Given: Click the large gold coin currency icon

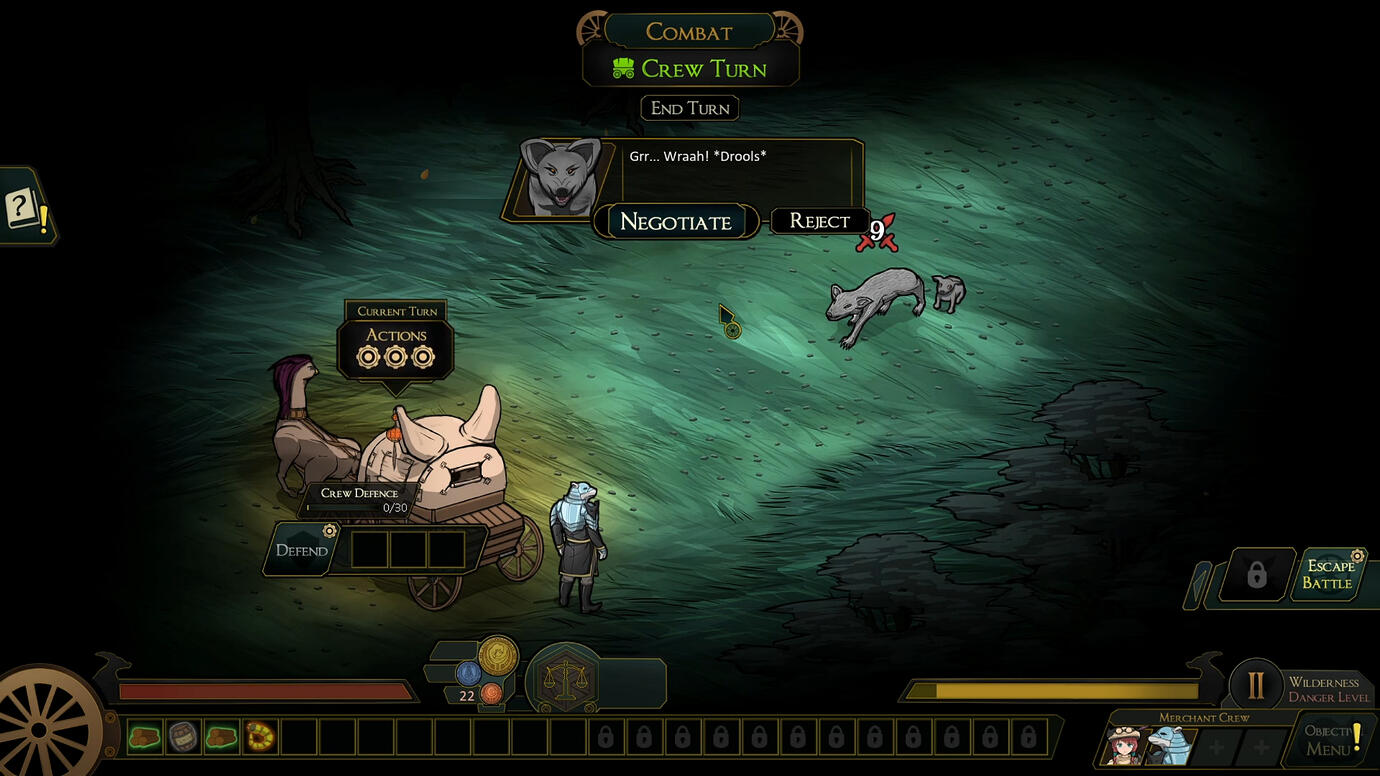Looking at the screenshot, I should coord(498,655).
